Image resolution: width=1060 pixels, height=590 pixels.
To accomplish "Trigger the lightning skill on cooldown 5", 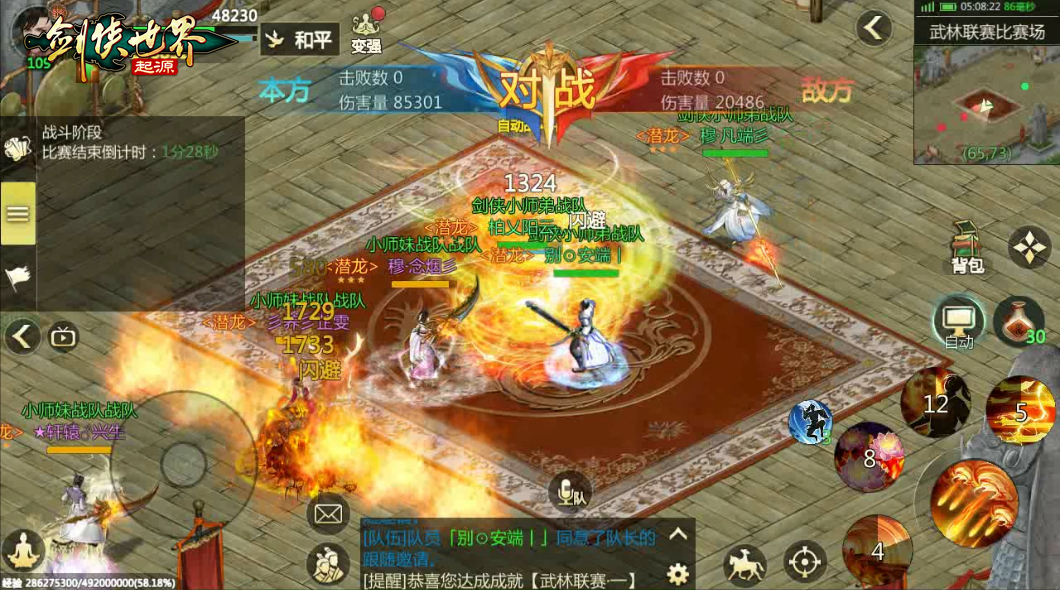I will (x=1020, y=410).
